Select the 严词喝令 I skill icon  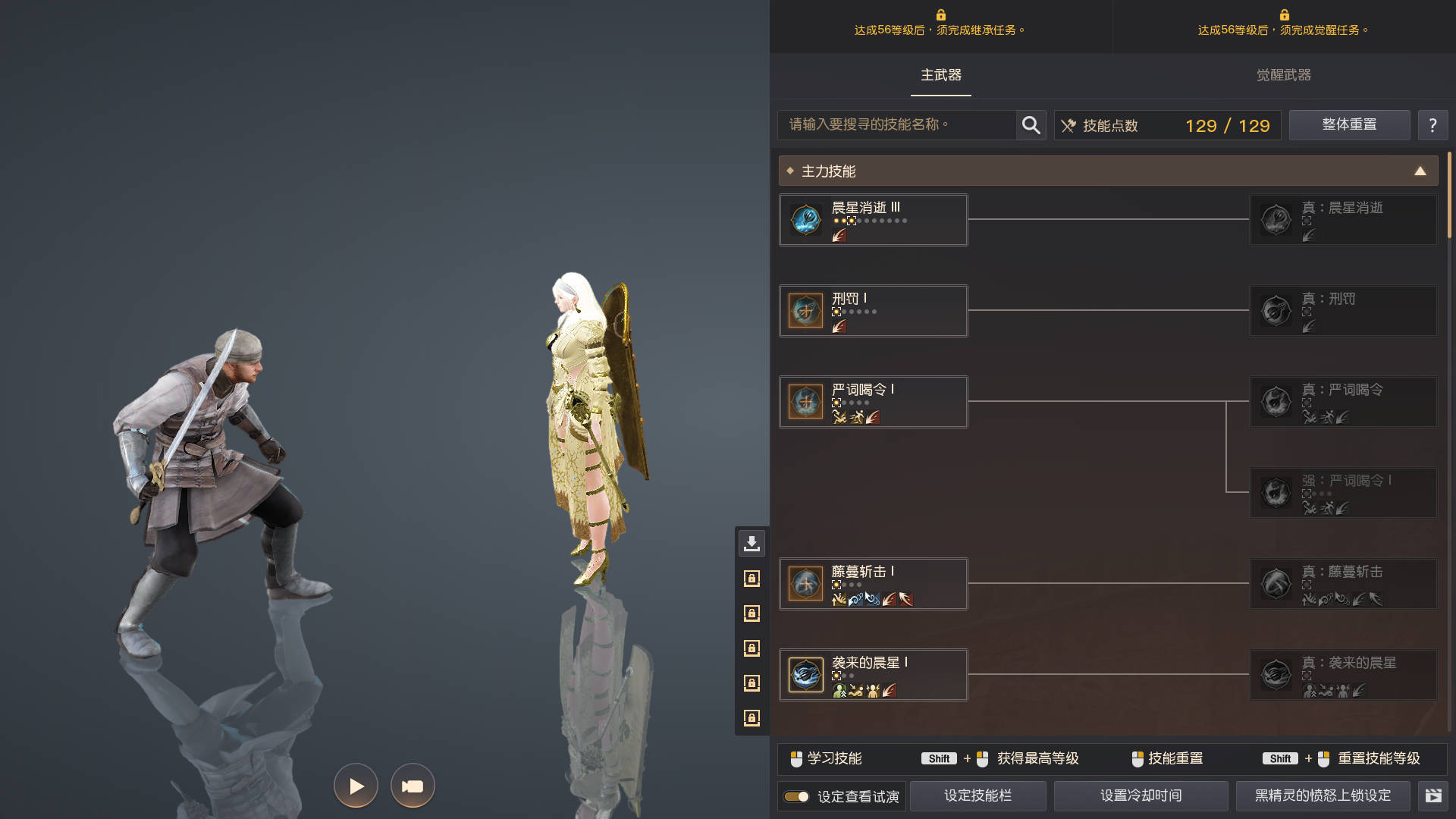tap(805, 402)
